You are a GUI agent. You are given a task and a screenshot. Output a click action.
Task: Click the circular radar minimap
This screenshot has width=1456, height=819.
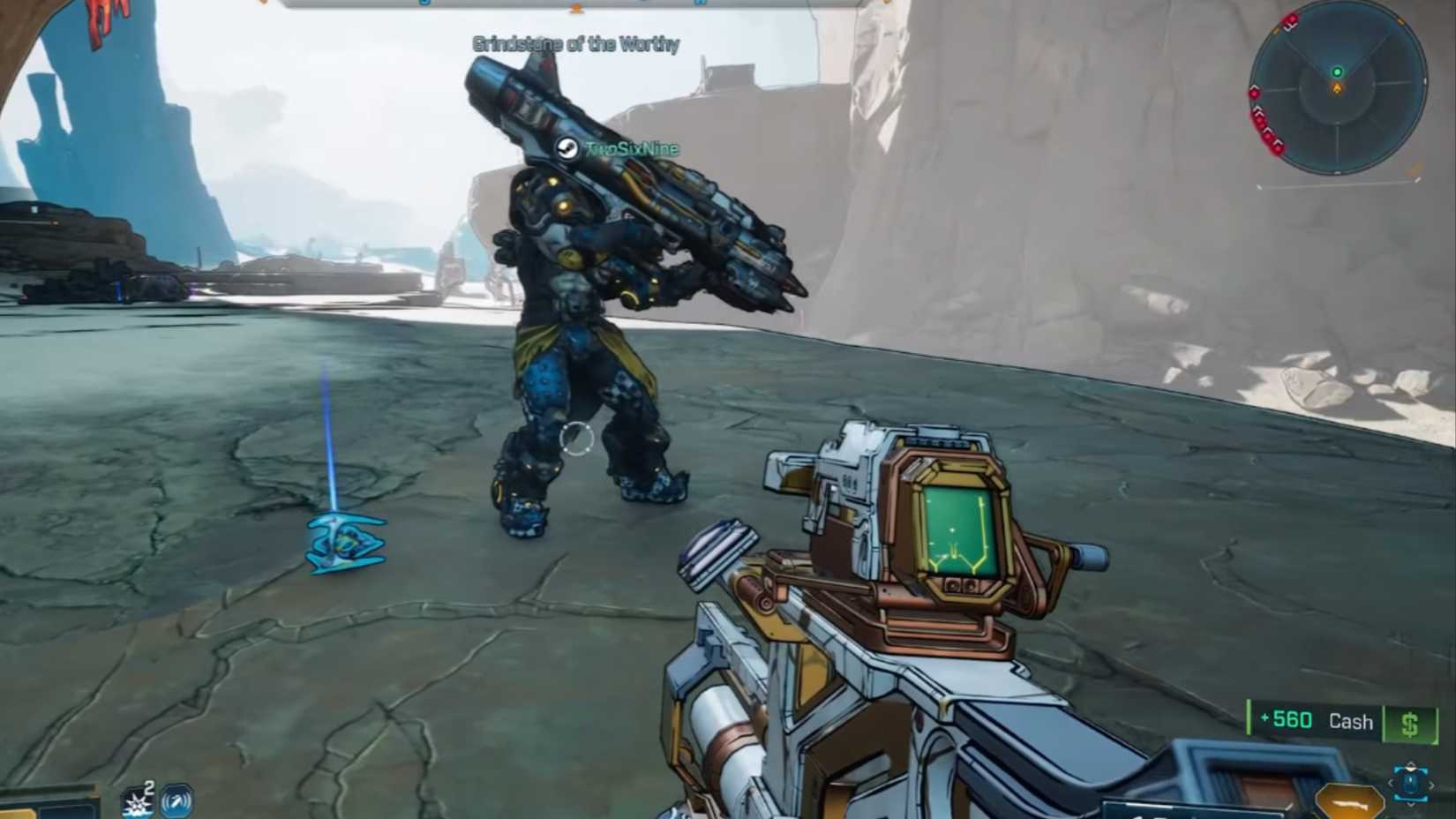pyautogui.click(x=1337, y=86)
